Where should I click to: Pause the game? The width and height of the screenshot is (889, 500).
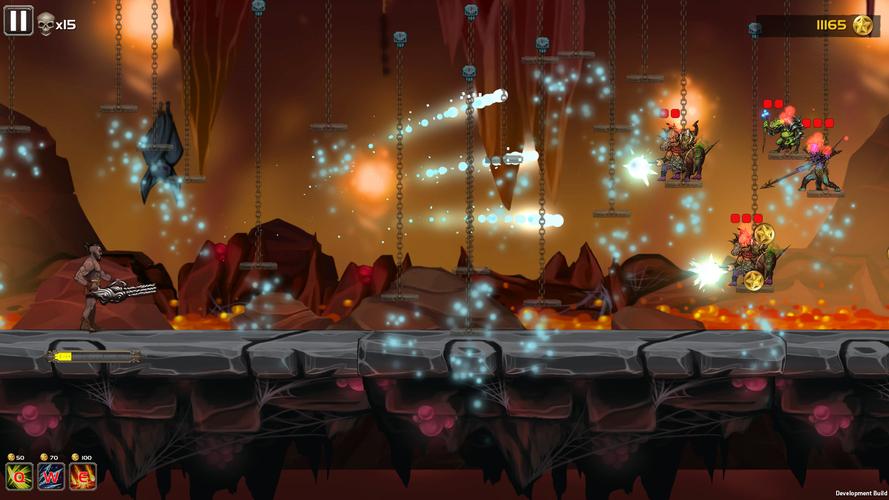click(18, 20)
